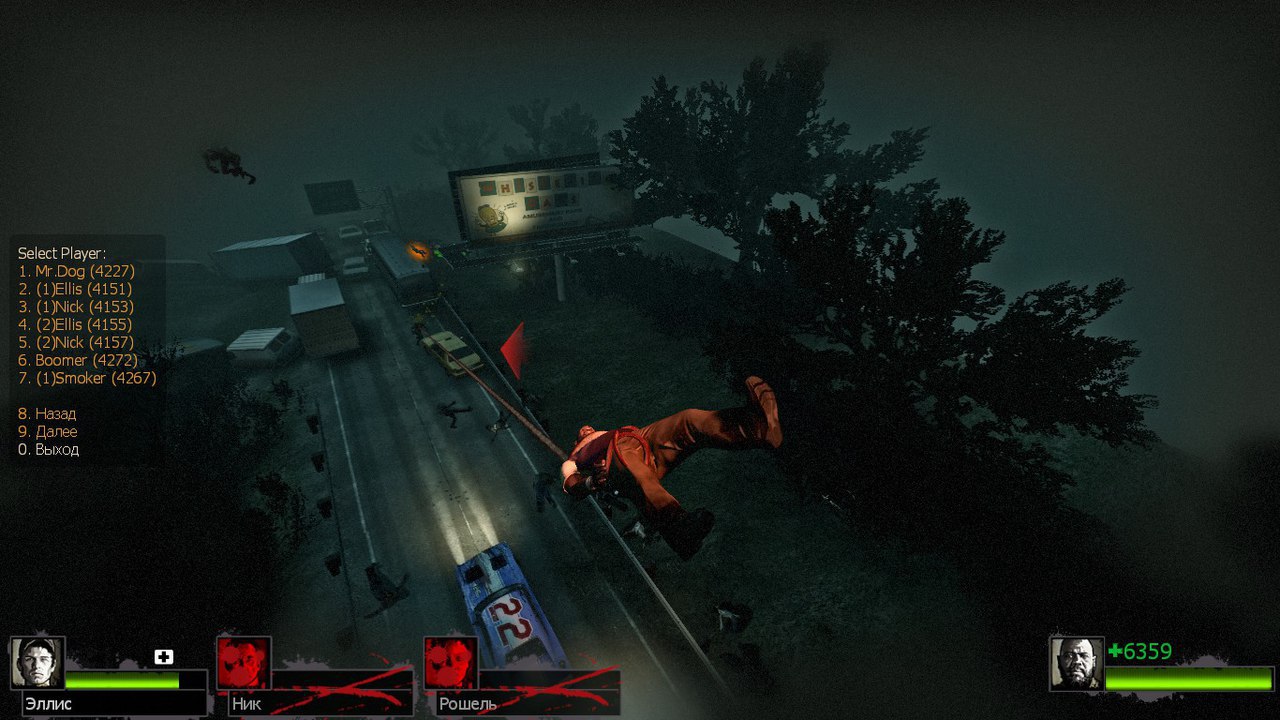Viewport: 1280px width, 720px height.
Task: Pick (1)Smoker (4267) in the menu
Action: 87,378
